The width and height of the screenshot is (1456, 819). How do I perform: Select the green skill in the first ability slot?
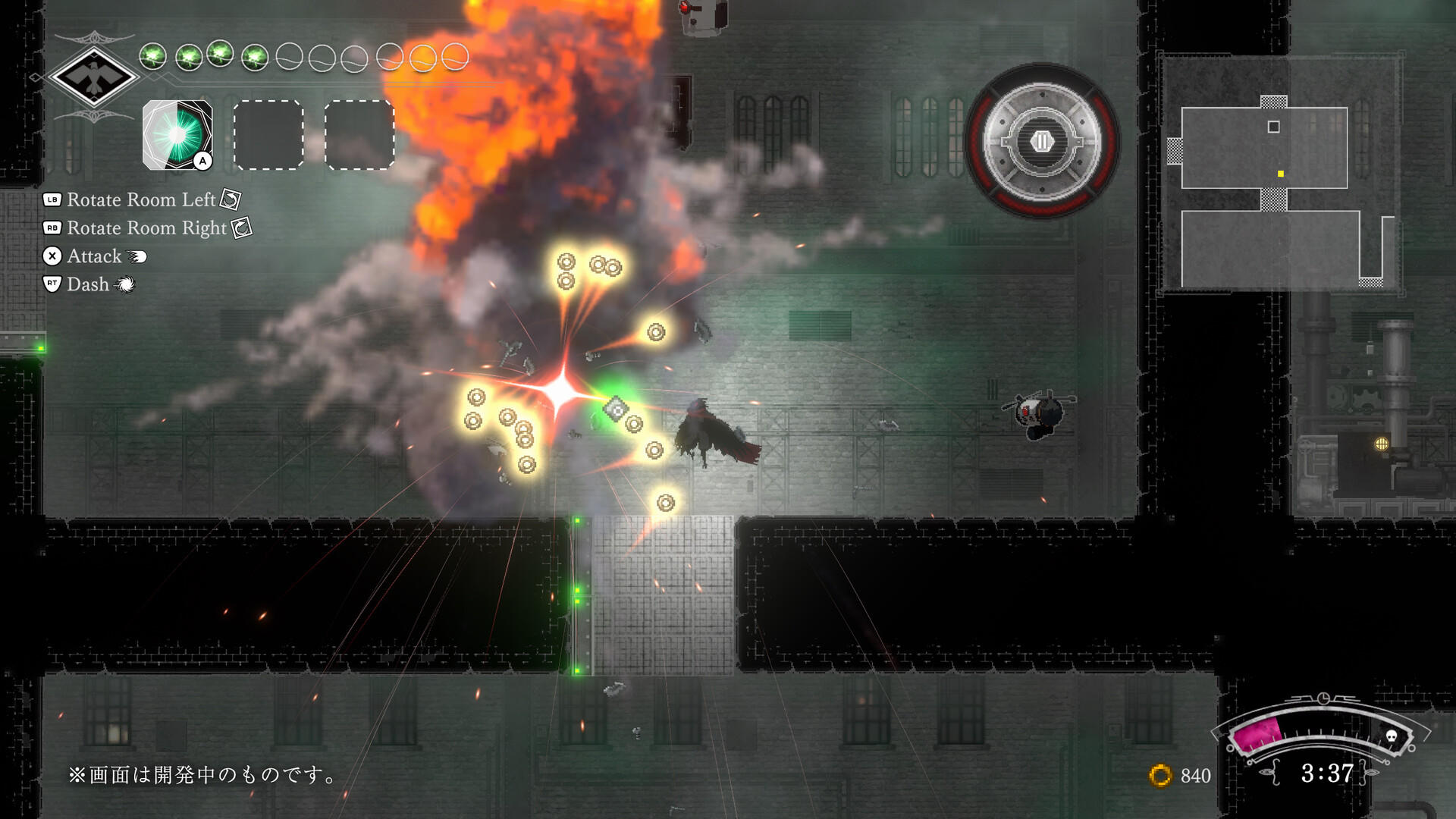click(177, 135)
